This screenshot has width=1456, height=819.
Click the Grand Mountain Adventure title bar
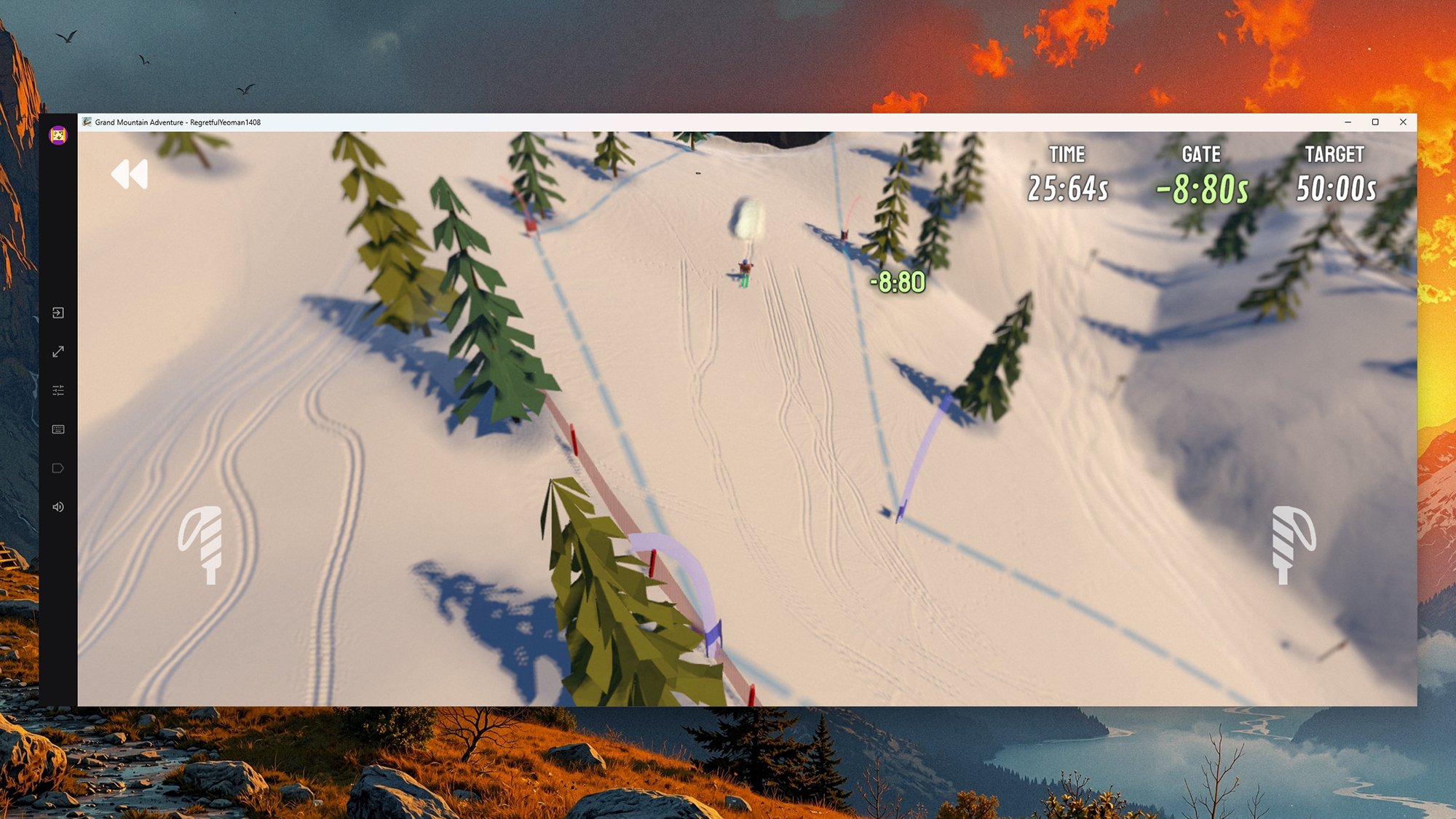[x=178, y=123]
